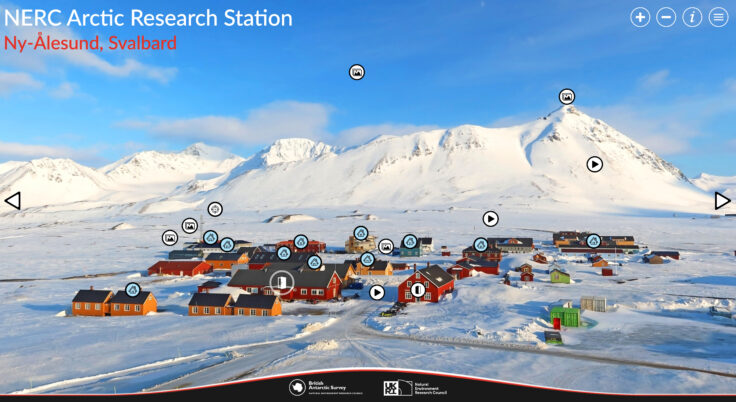Play the video hotspot on the mountain slope
This screenshot has width=736, height=402.
pos(595,164)
